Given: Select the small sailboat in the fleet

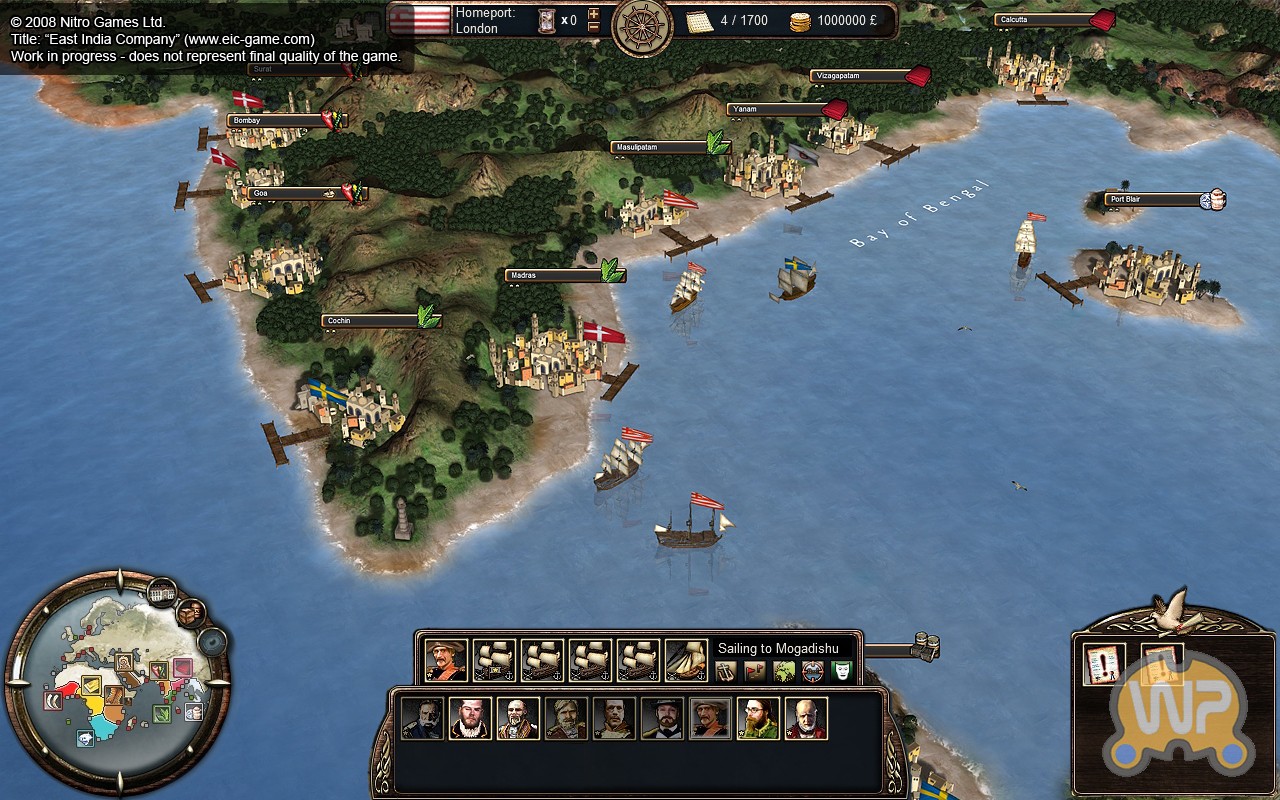Looking at the screenshot, I should [x=686, y=660].
